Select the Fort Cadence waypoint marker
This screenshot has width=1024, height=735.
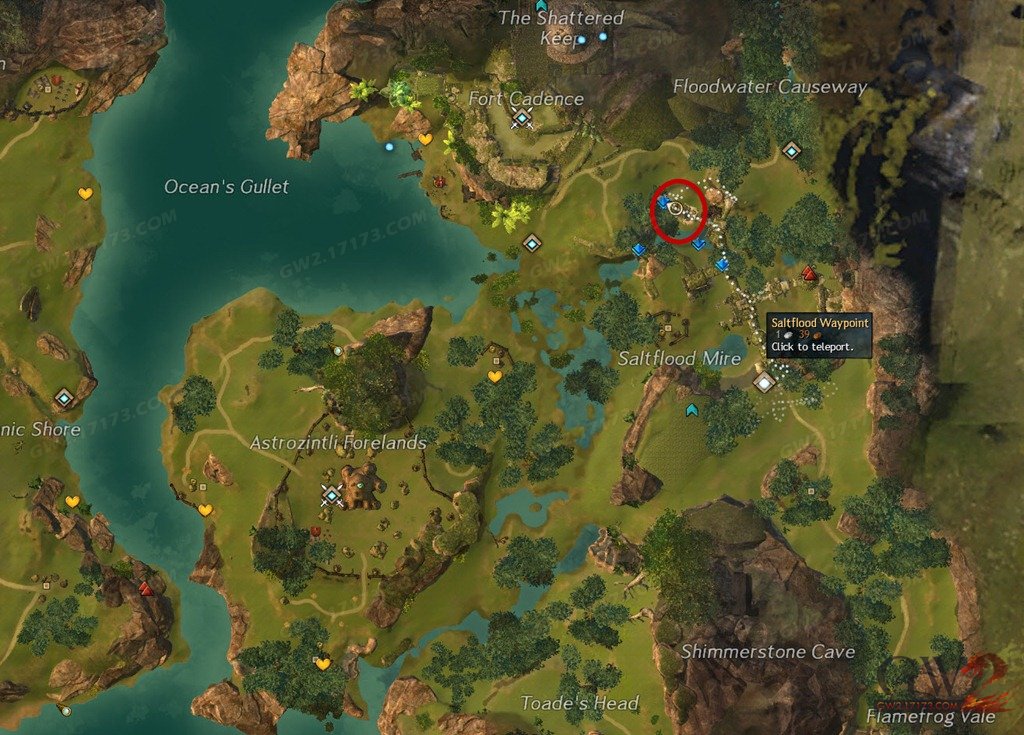522,120
